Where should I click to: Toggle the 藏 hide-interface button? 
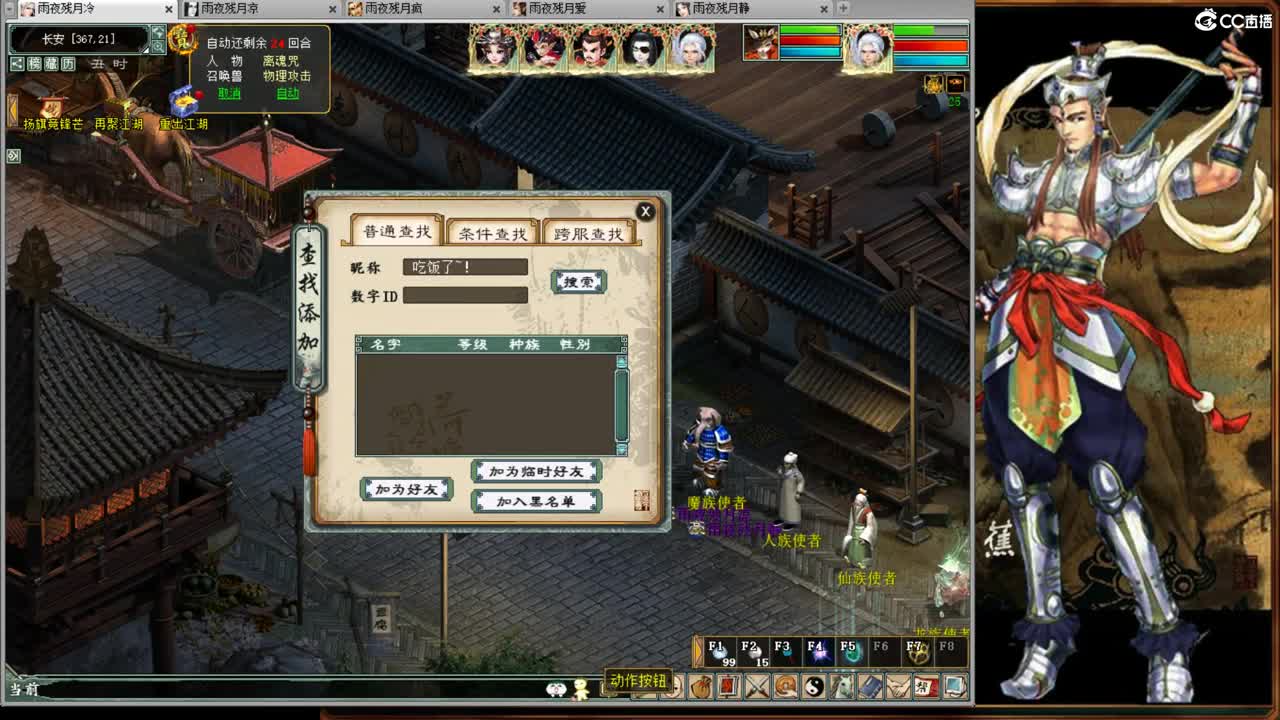tap(54, 64)
